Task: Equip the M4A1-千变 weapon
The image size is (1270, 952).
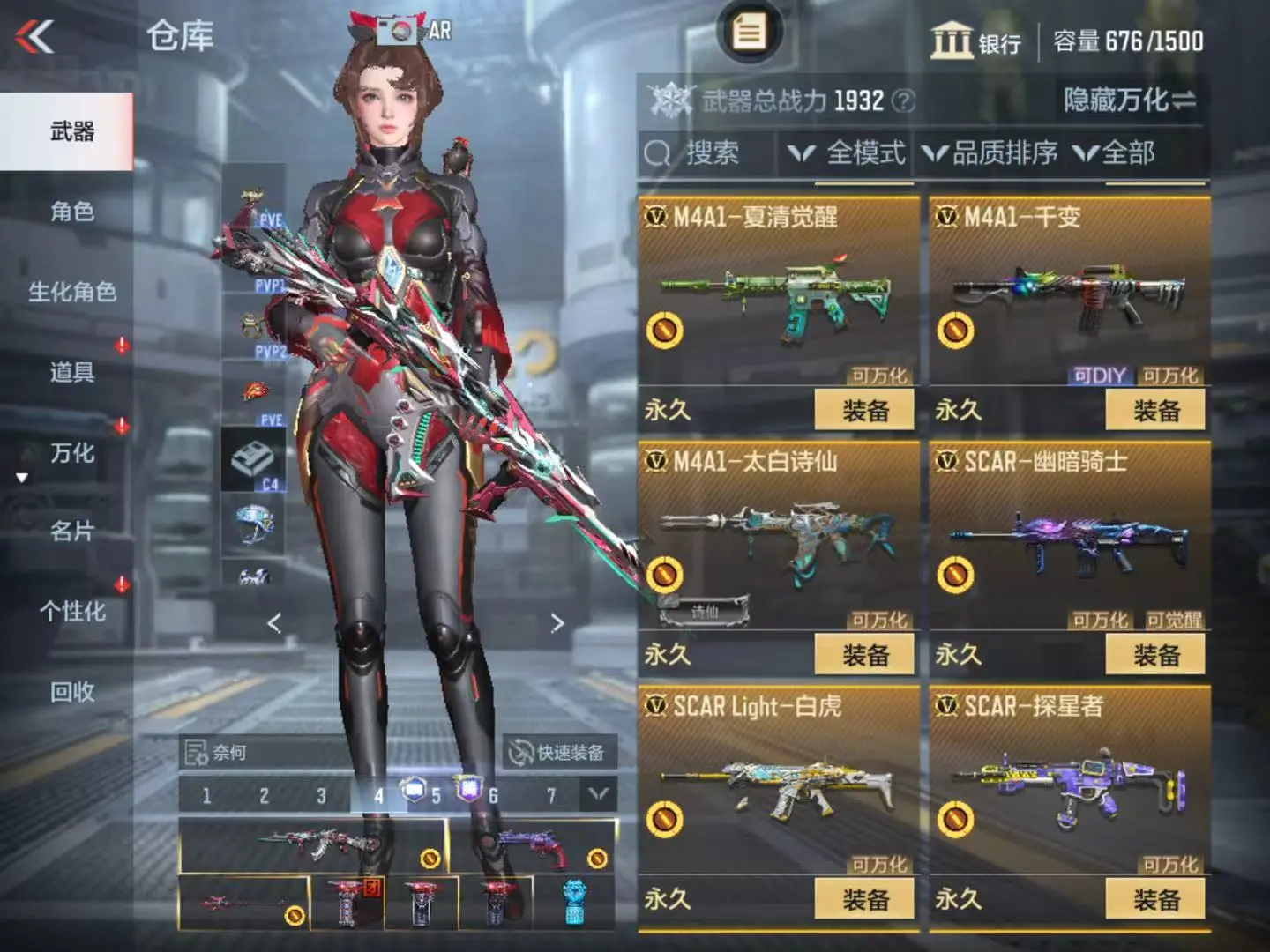Action: pos(1155,411)
